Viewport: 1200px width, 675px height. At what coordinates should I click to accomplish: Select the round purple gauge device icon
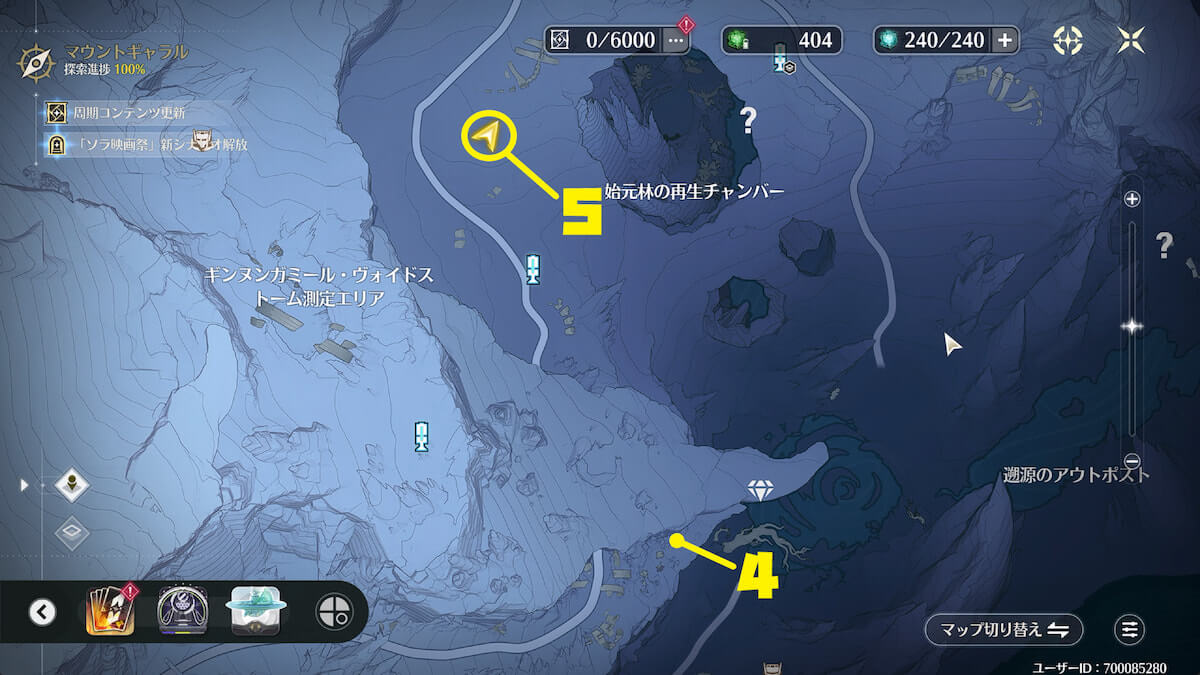(182, 611)
